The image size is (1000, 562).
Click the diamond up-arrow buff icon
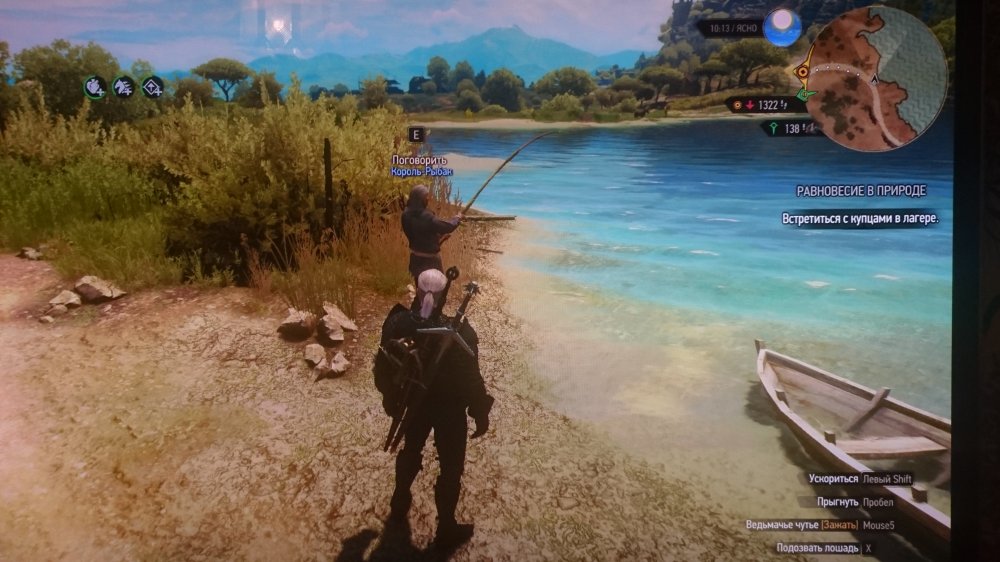tap(153, 87)
